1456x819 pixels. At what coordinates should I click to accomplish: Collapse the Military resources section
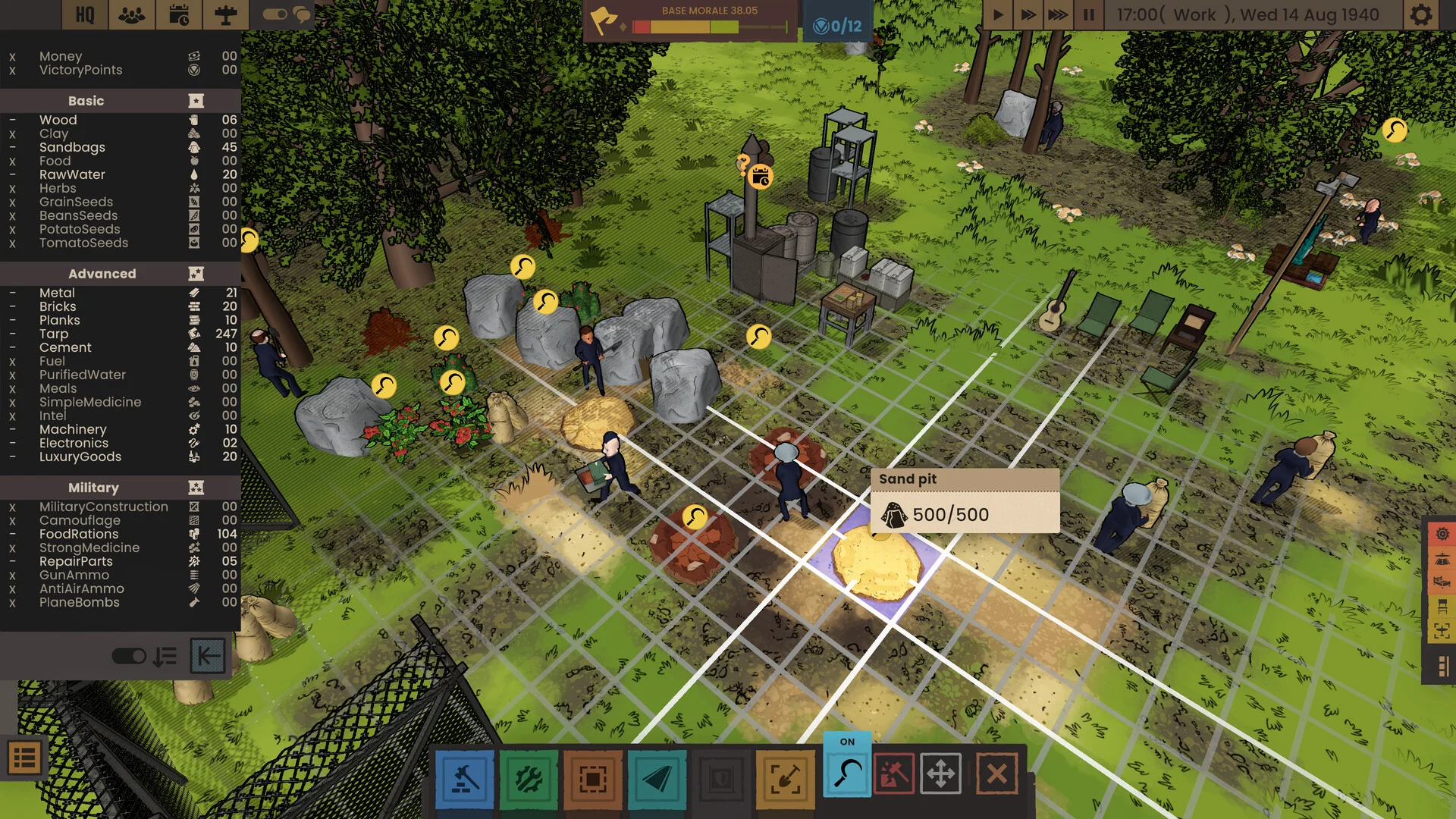point(196,488)
